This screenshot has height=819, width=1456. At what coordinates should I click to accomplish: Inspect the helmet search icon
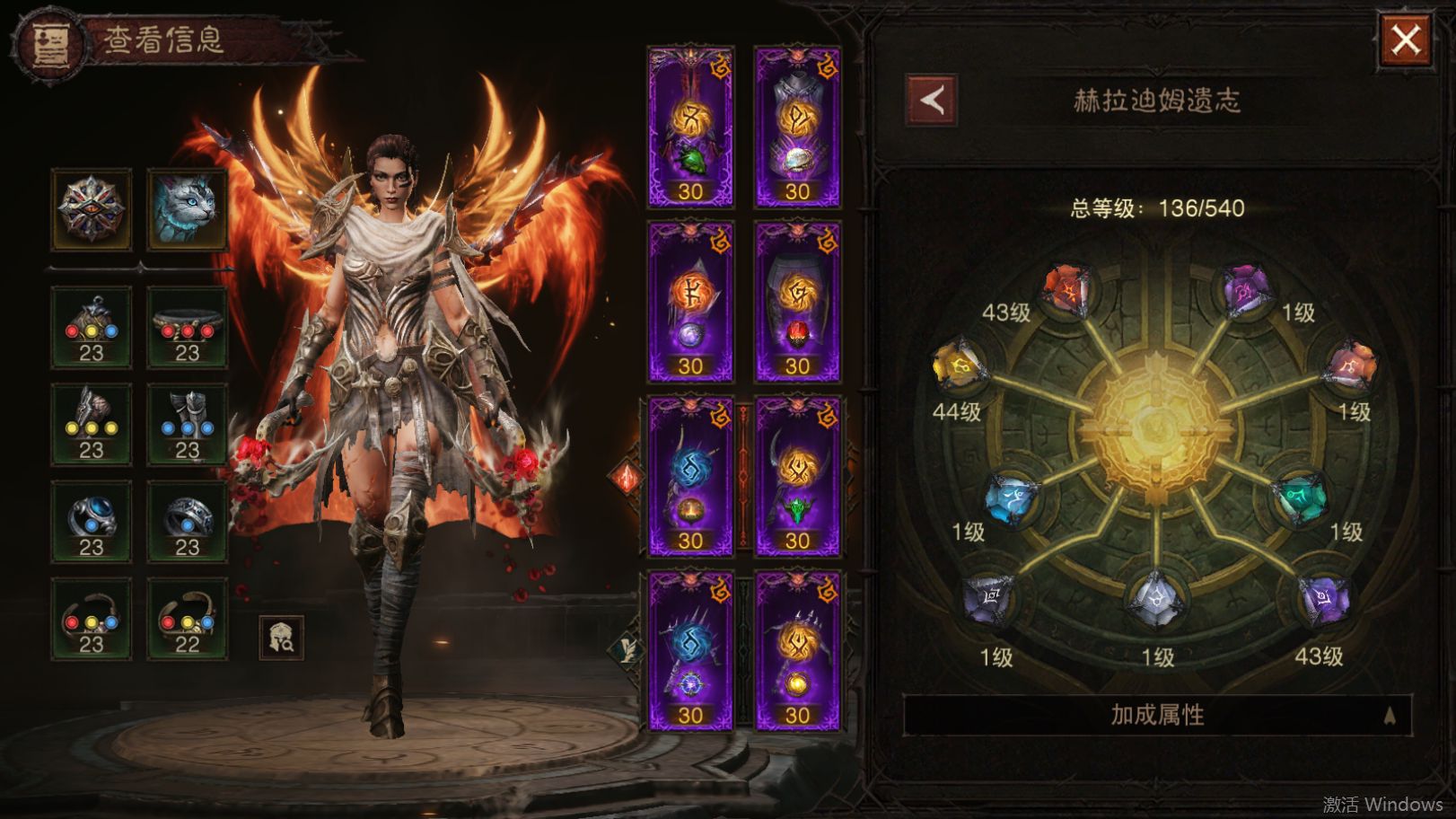pos(281,638)
